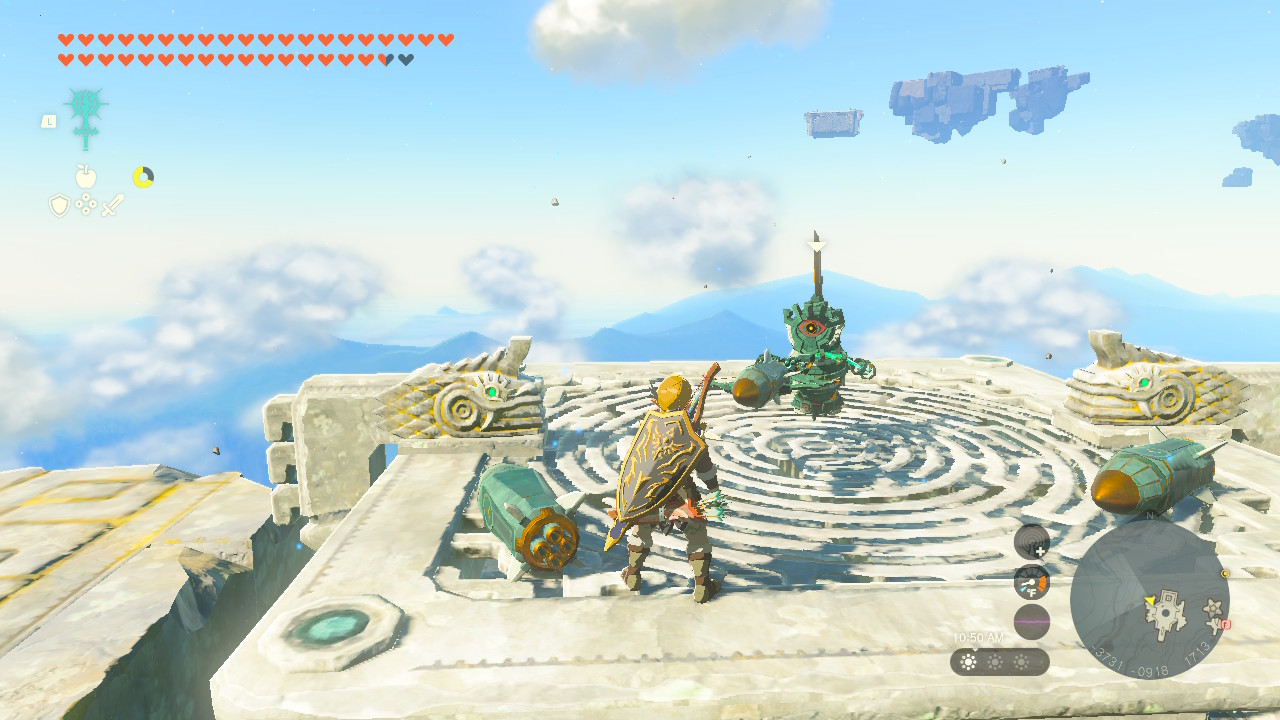
Task: Click the apple food shortcut icon
Action: click(84, 174)
